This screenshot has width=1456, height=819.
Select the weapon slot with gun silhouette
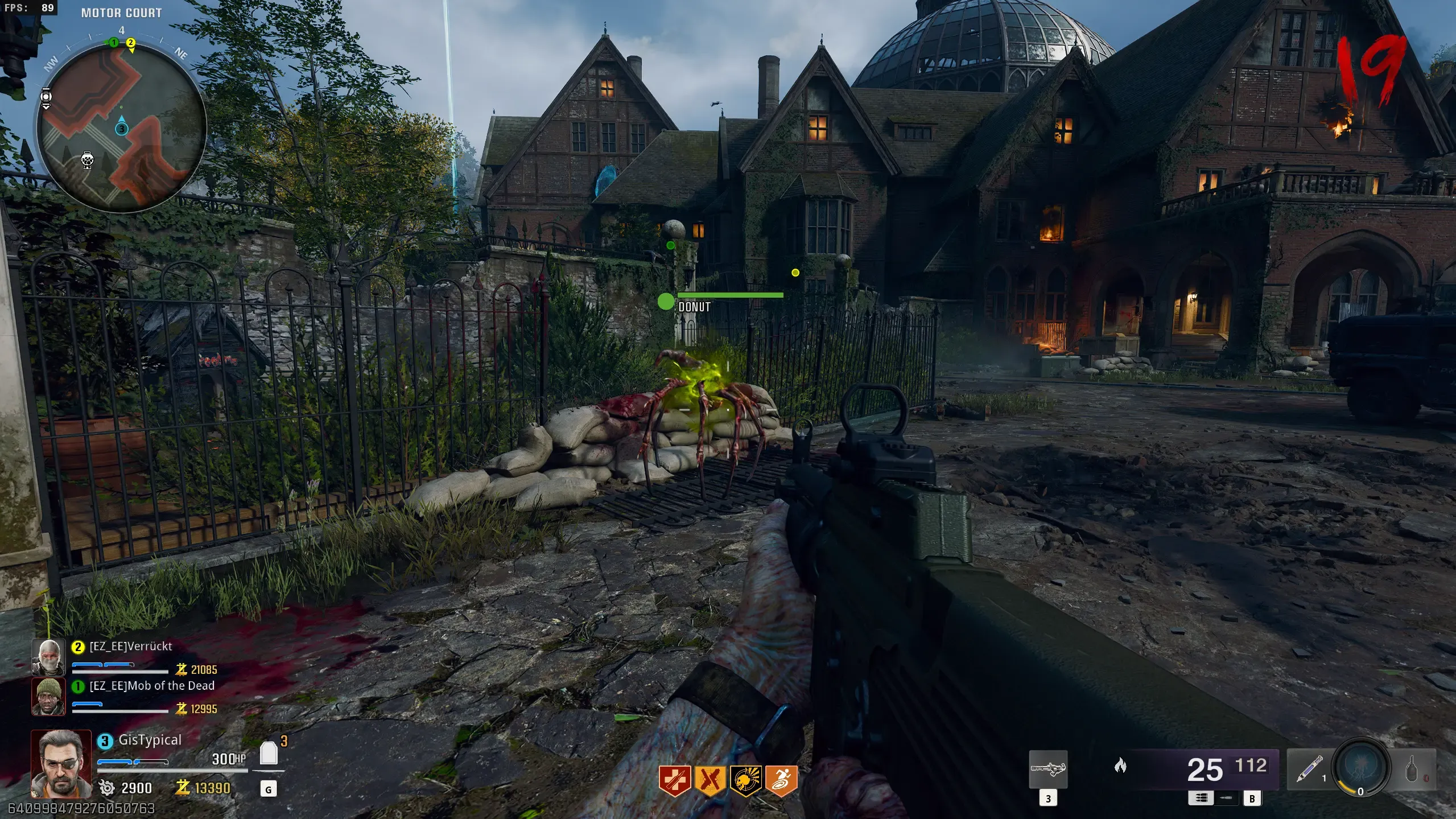[1048, 769]
